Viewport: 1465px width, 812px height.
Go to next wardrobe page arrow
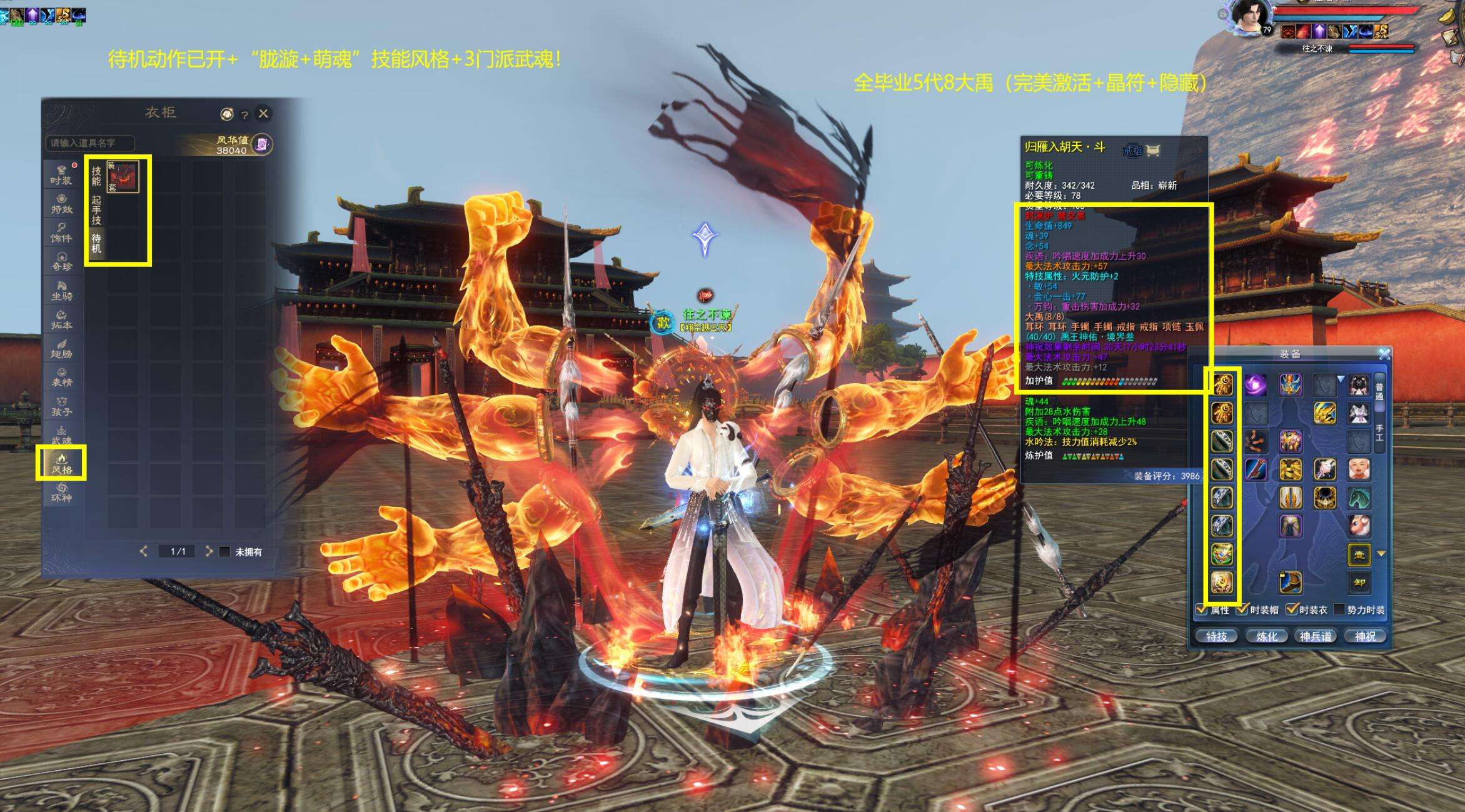pos(209,551)
